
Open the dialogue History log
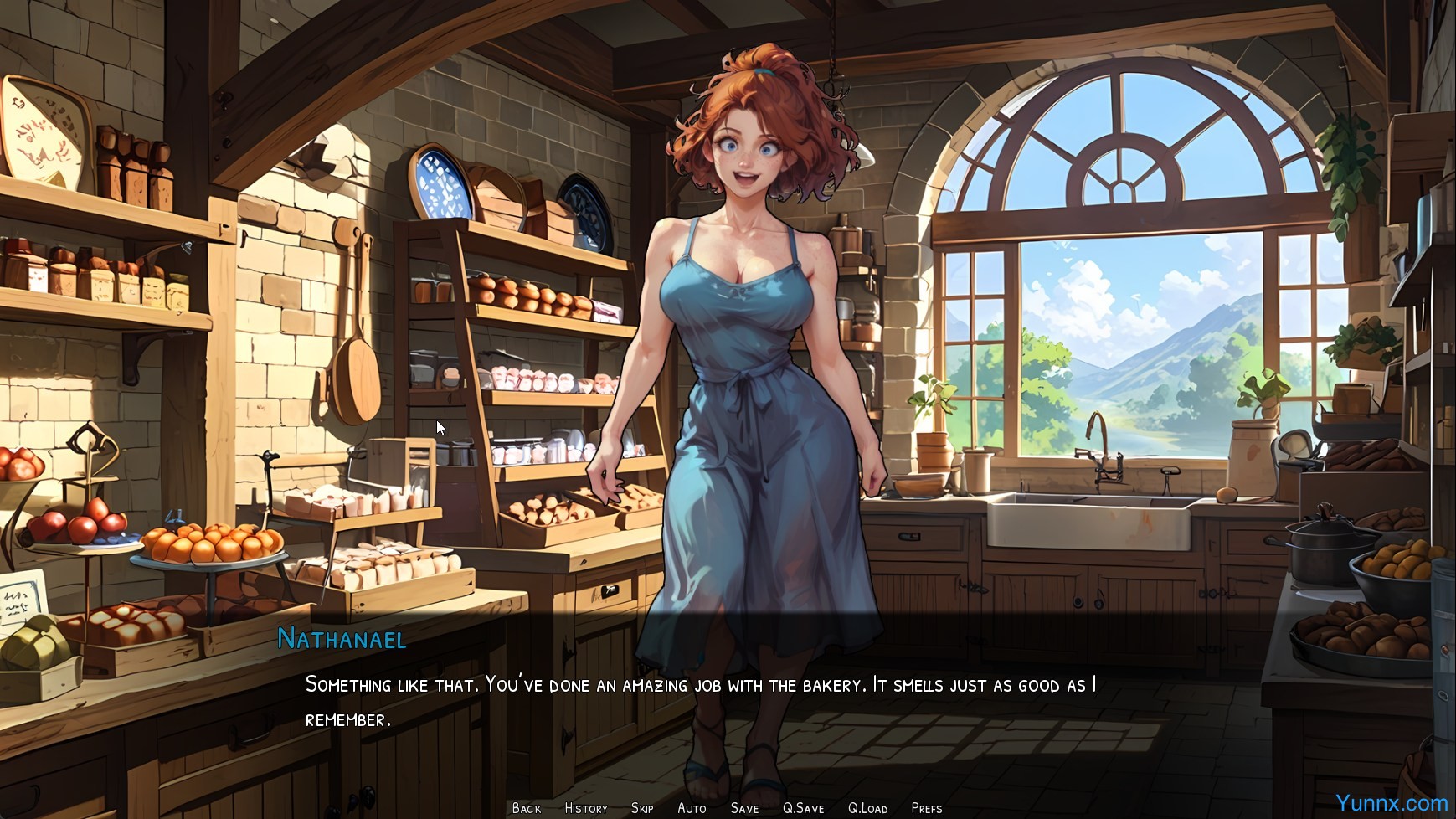click(x=586, y=808)
